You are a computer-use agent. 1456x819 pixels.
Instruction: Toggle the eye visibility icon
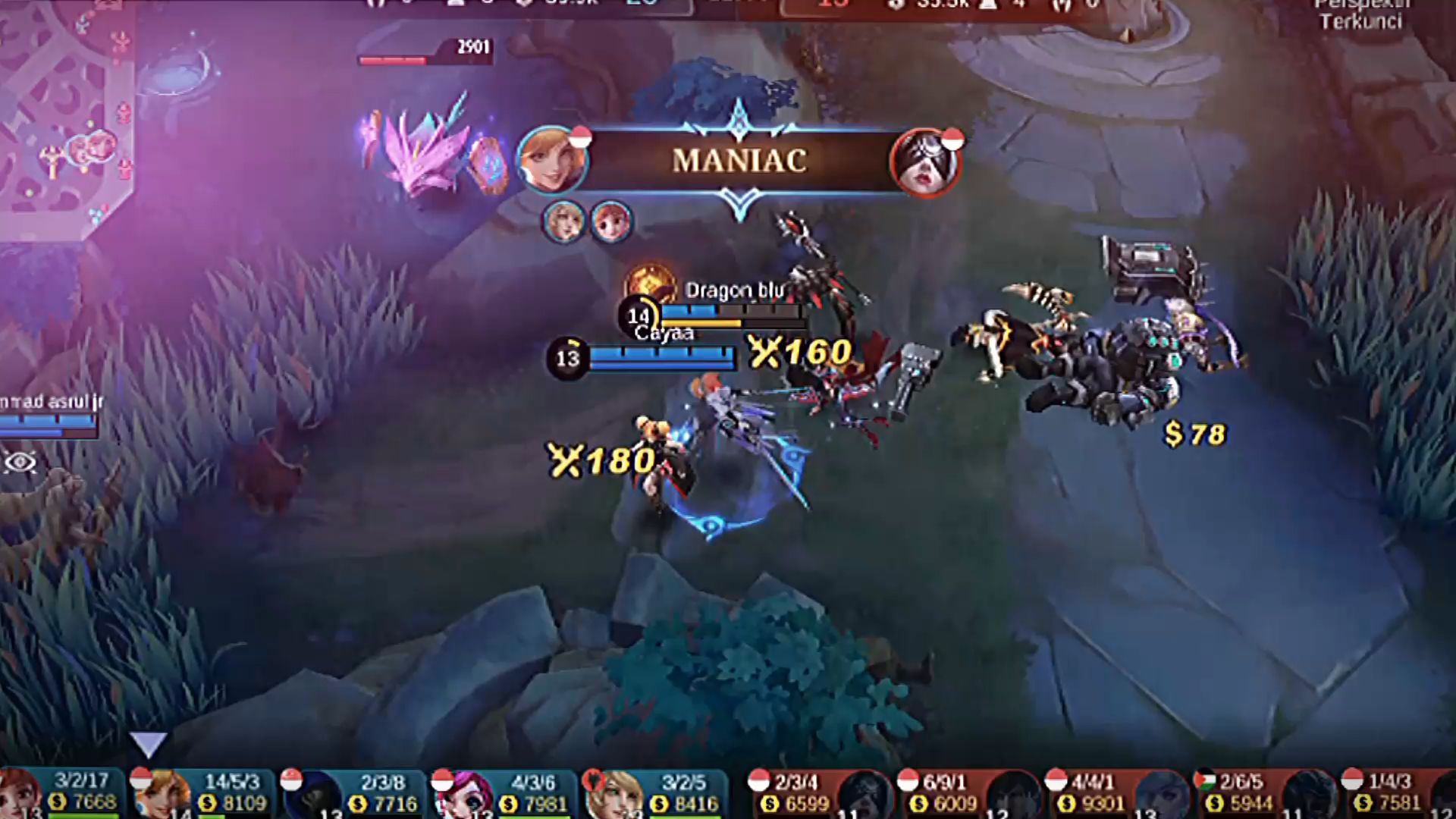pyautogui.click(x=20, y=462)
